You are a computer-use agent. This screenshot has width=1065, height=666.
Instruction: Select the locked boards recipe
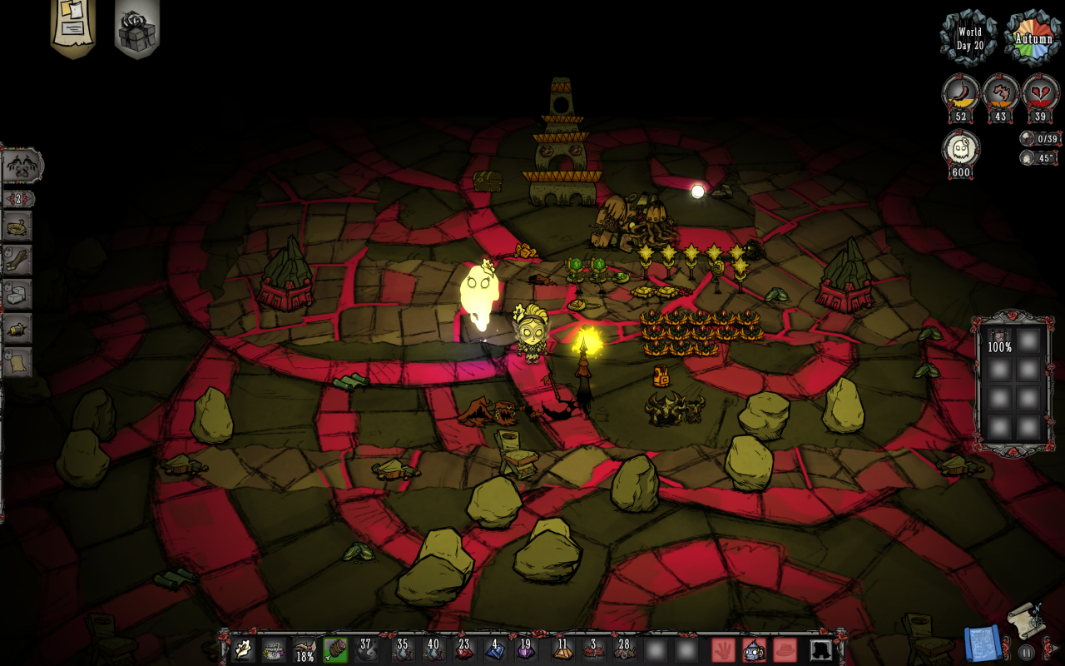tap(18, 260)
